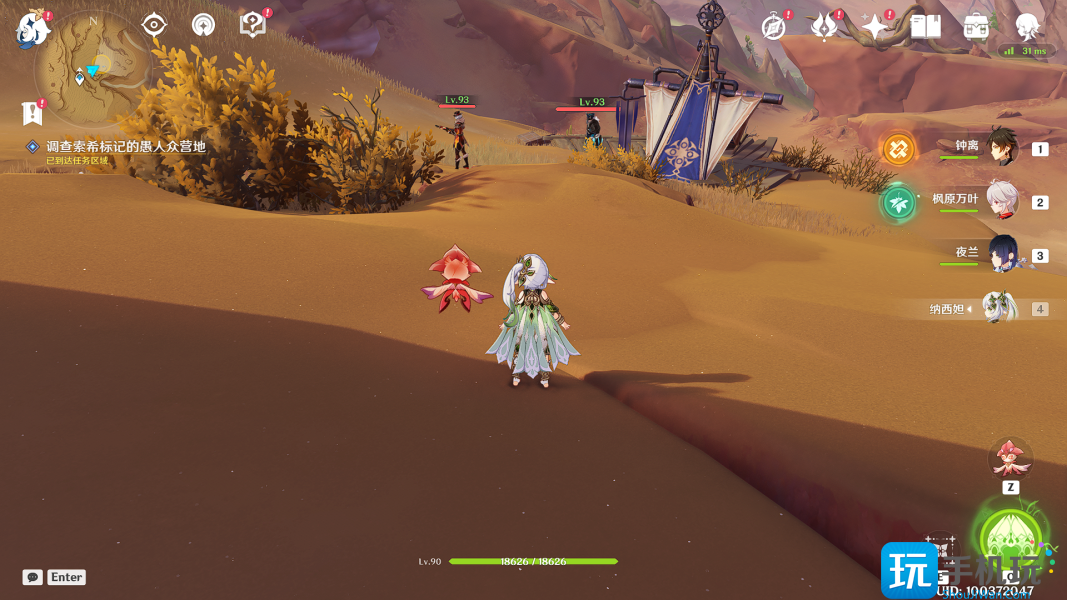Screen dimensions: 1067x600
Task: Open the winged battle pass icon
Action: 824,27
